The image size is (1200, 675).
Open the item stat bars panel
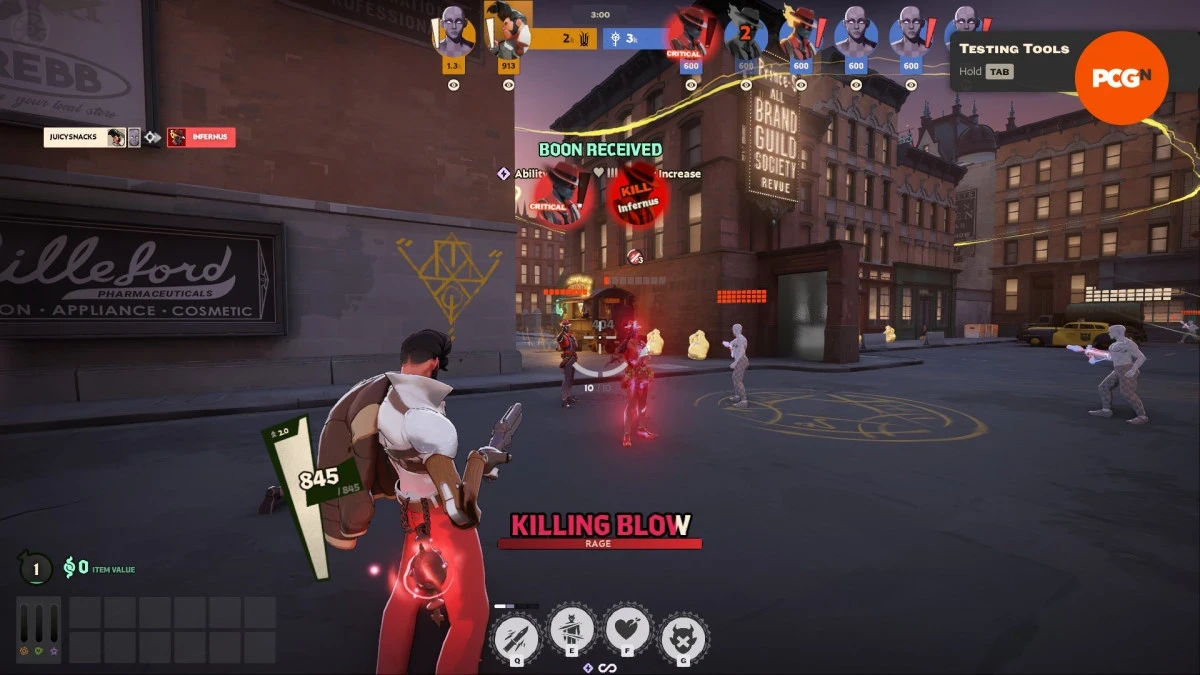pyautogui.click(x=38, y=630)
